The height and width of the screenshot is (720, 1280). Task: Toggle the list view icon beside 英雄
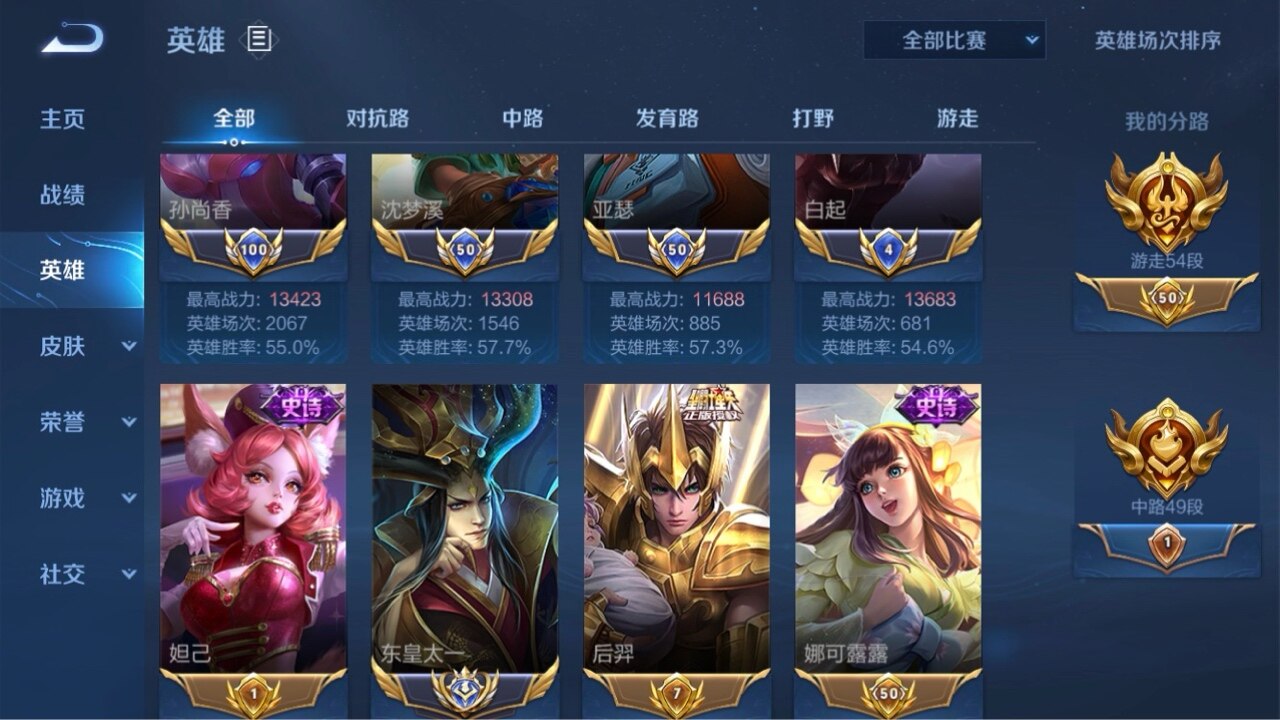pyautogui.click(x=259, y=40)
